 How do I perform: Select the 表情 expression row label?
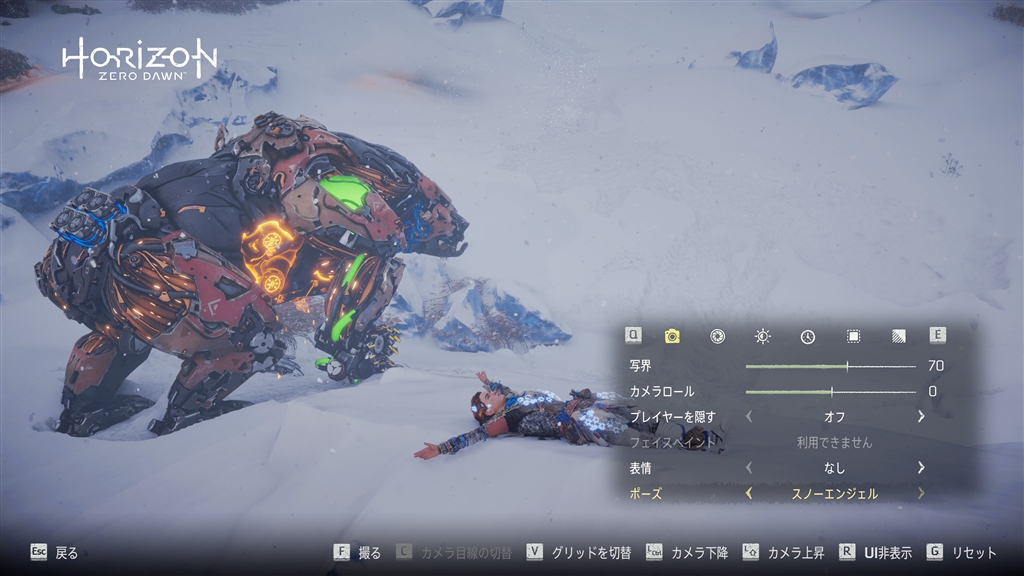640,467
